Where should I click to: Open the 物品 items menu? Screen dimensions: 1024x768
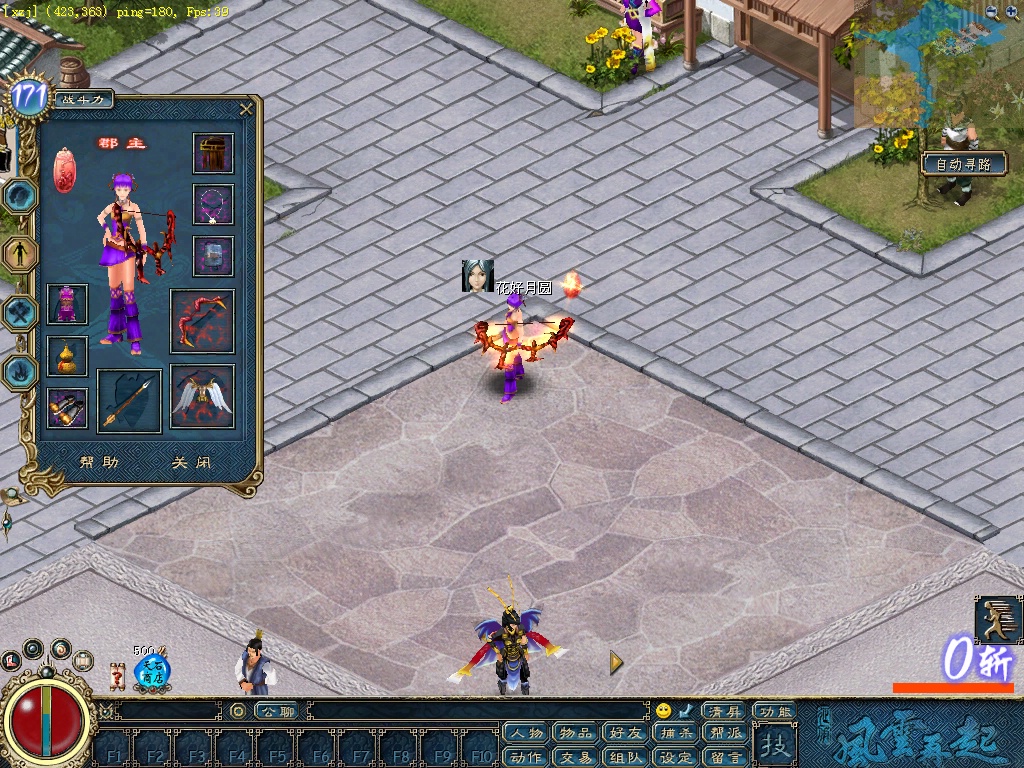(576, 733)
